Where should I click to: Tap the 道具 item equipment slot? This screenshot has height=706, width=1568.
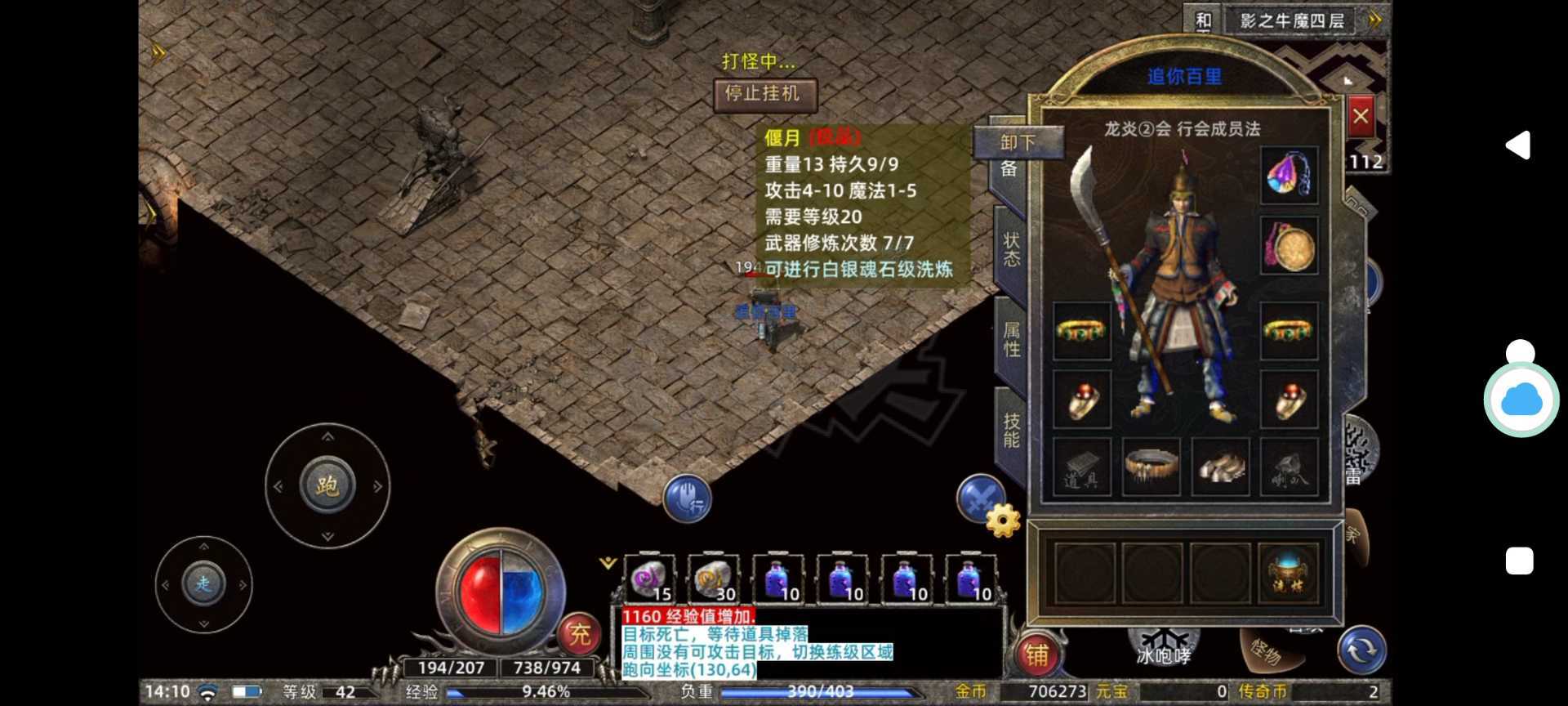click(1081, 467)
